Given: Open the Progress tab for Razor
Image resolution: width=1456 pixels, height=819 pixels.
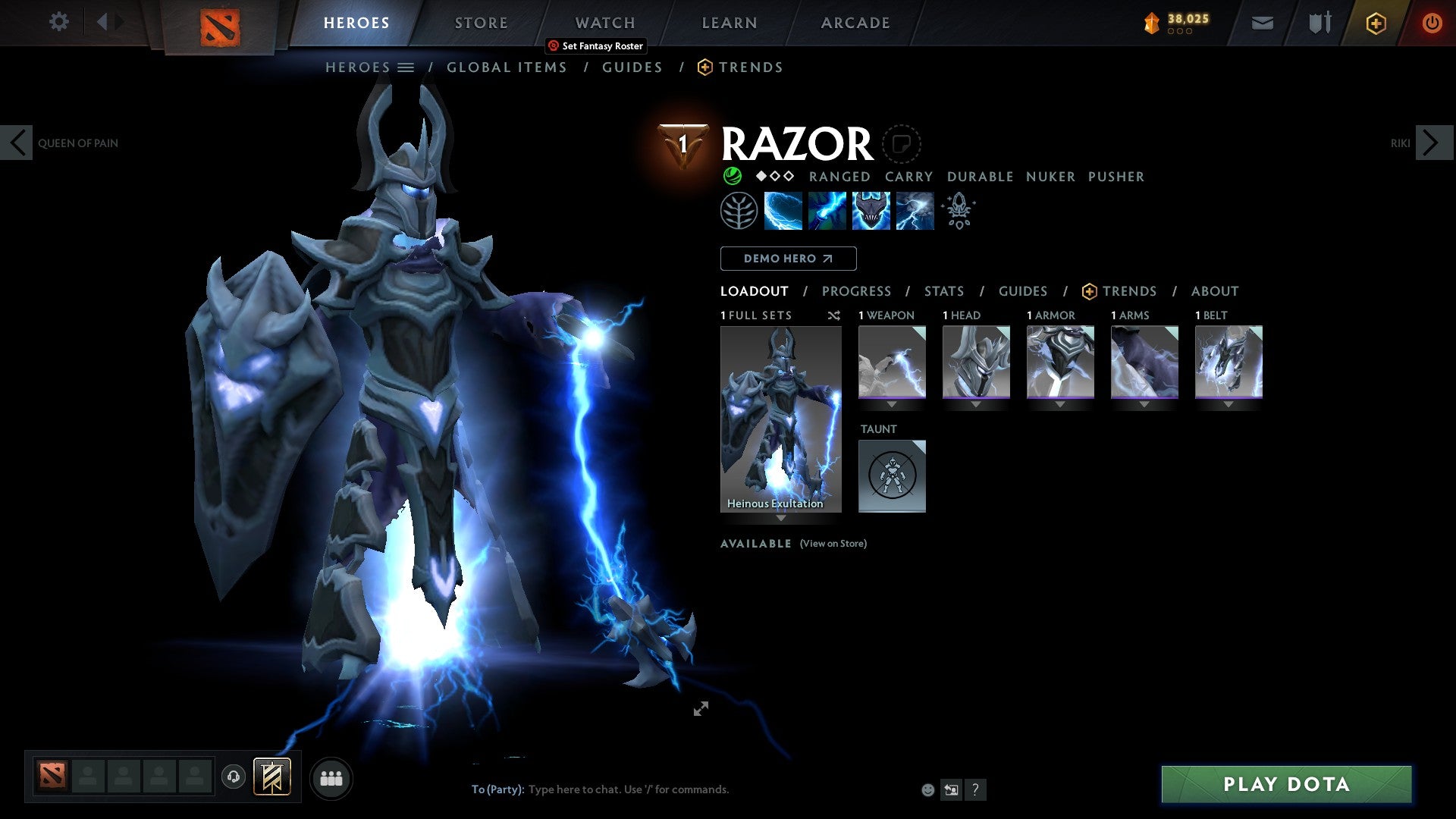Looking at the screenshot, I should point(857,290).
